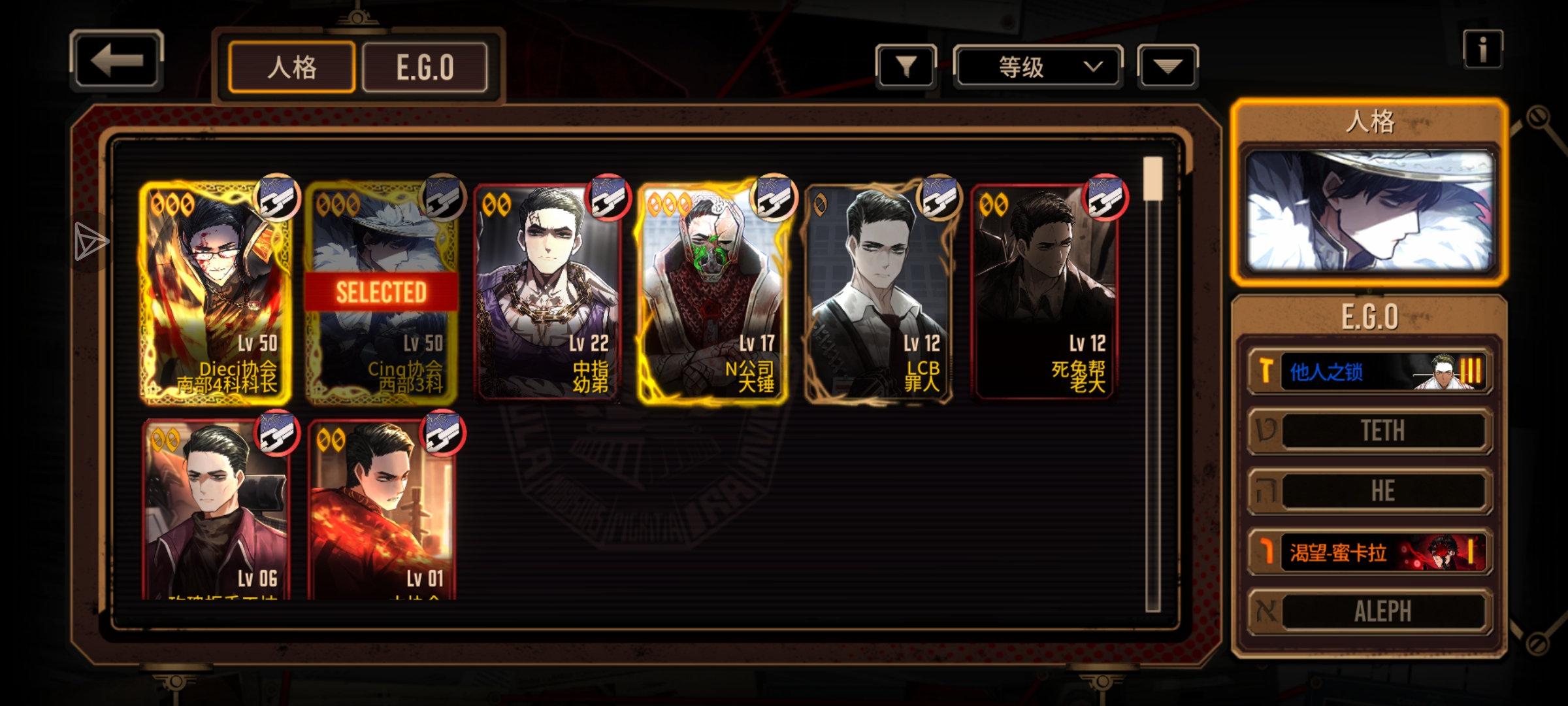1568x706 pixels.
Task: Open the funnel filter button
Action: [x=906, y=66]
